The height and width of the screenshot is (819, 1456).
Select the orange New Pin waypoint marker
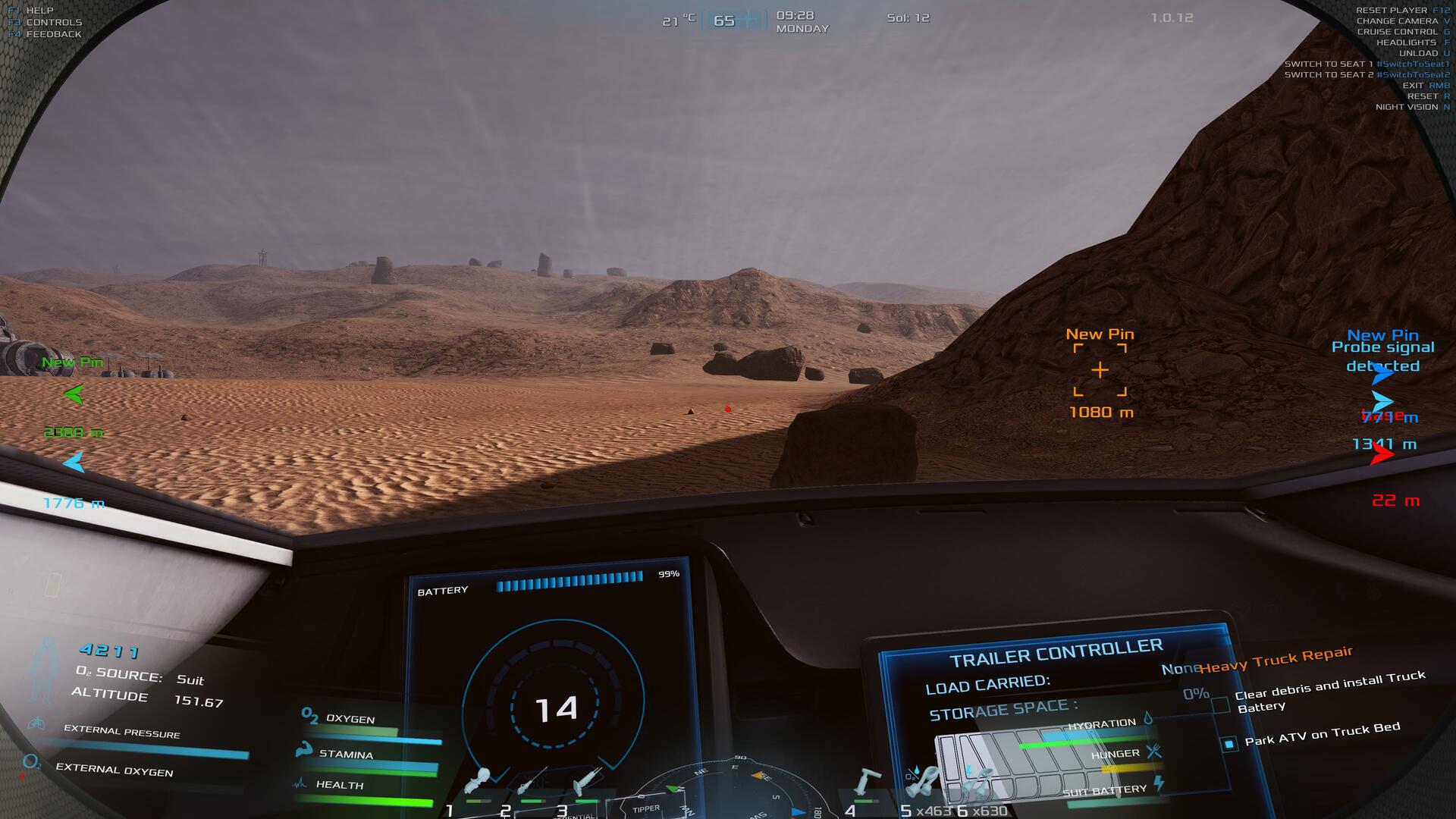(x=1100, y=370)
